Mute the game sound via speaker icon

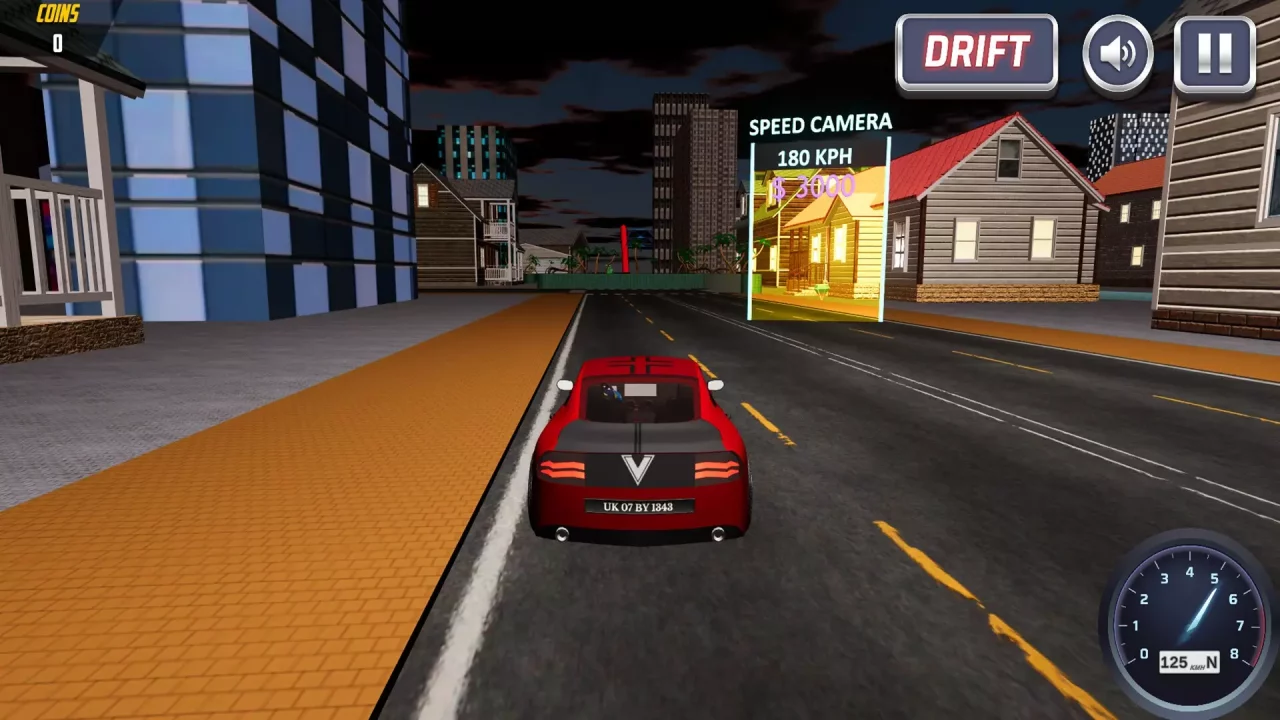pyautogui.click(x=1117, y=53)
